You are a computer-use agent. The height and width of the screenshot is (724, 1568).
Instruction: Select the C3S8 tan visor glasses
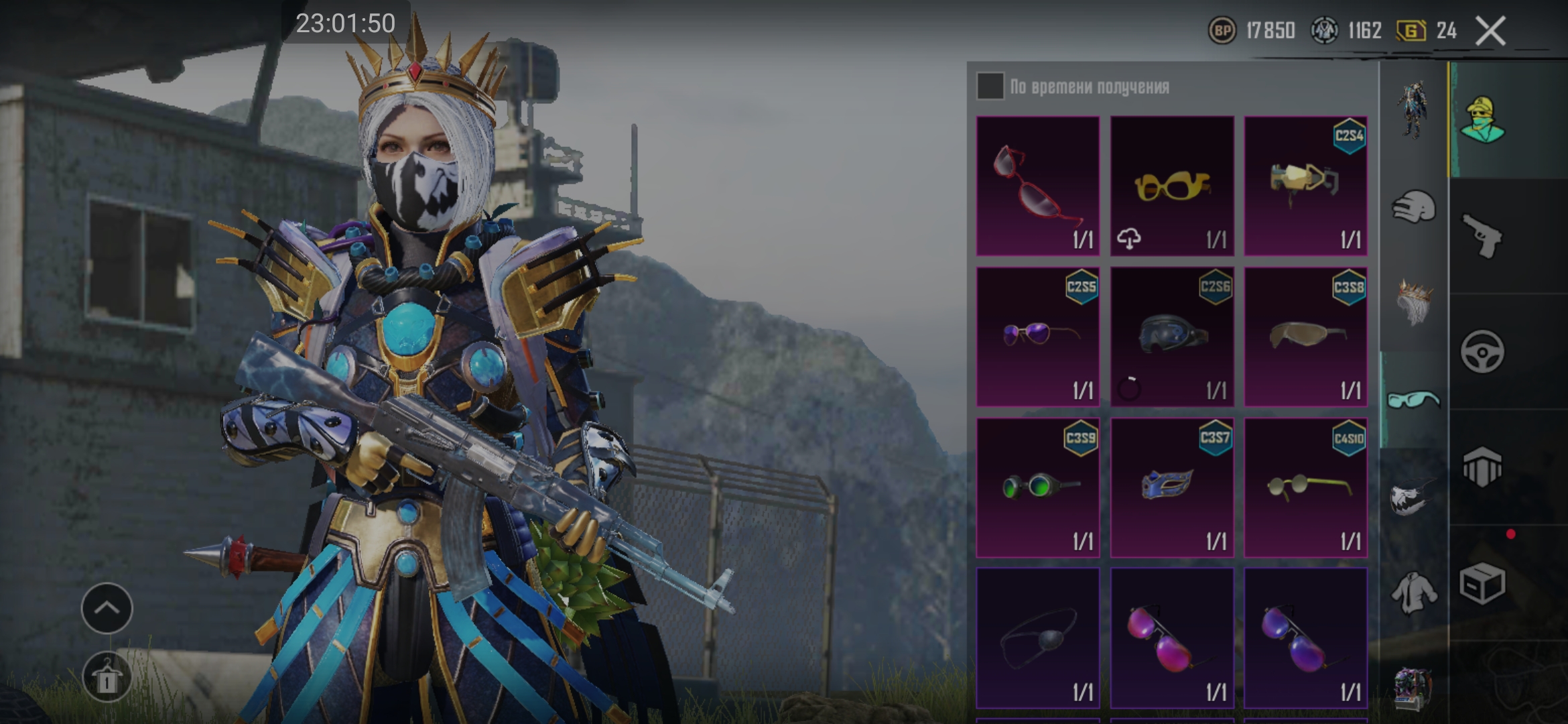[x=1305, y=337]
